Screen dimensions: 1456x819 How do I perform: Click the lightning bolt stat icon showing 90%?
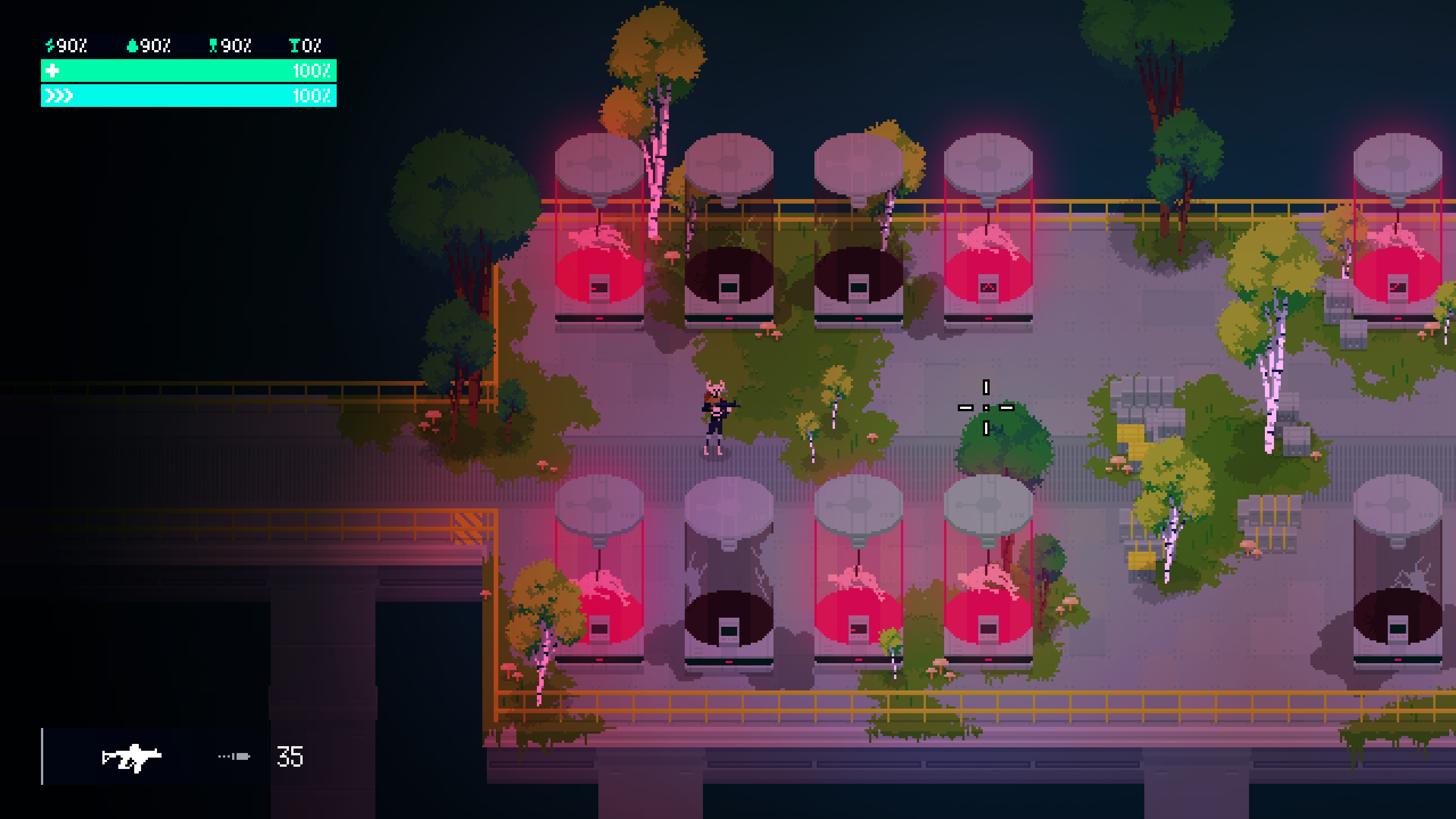tap(50, 44)
